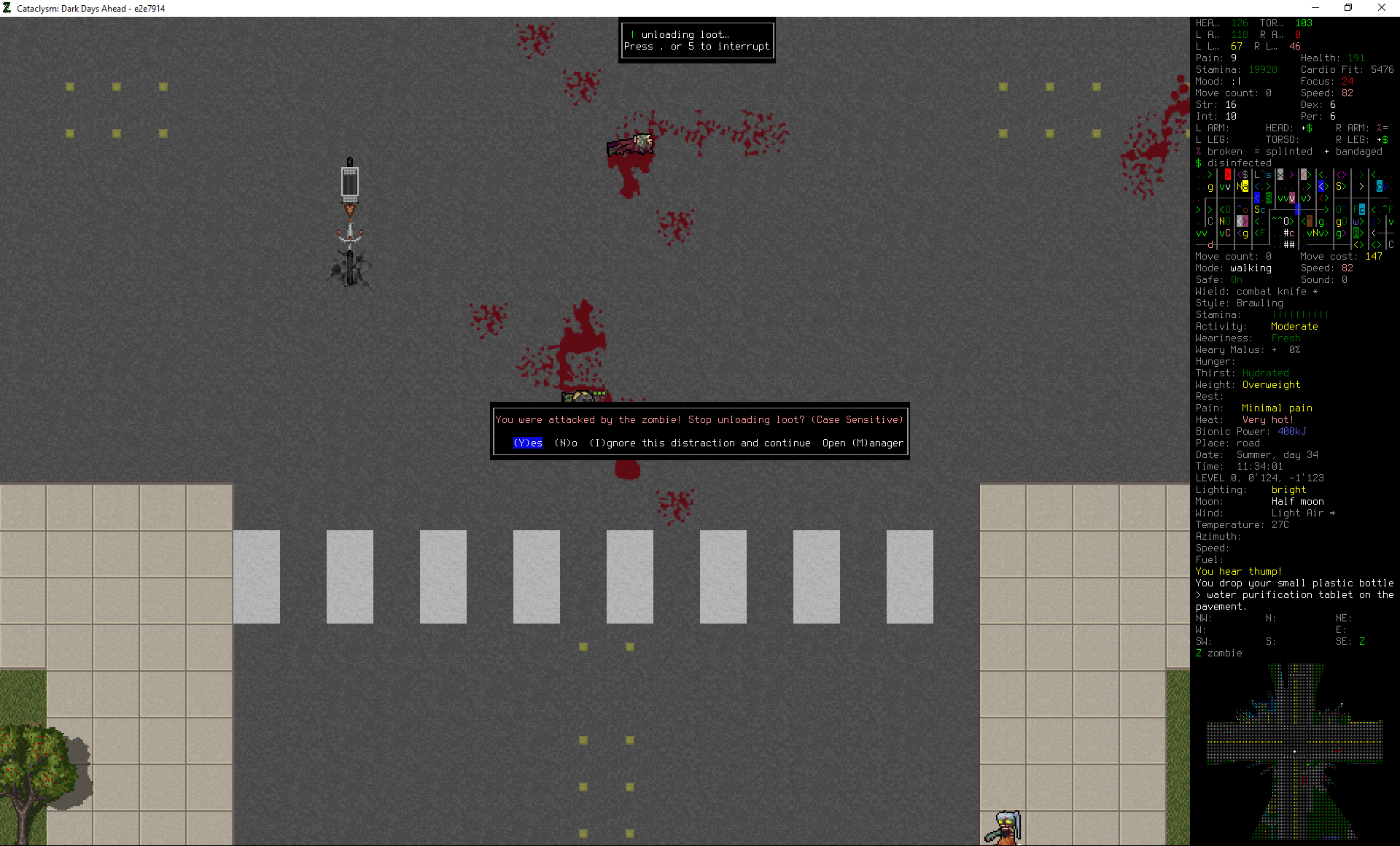Click the unloading loot interrupt popup
The image size is (1400, 846).
click(x=696, y=40)
